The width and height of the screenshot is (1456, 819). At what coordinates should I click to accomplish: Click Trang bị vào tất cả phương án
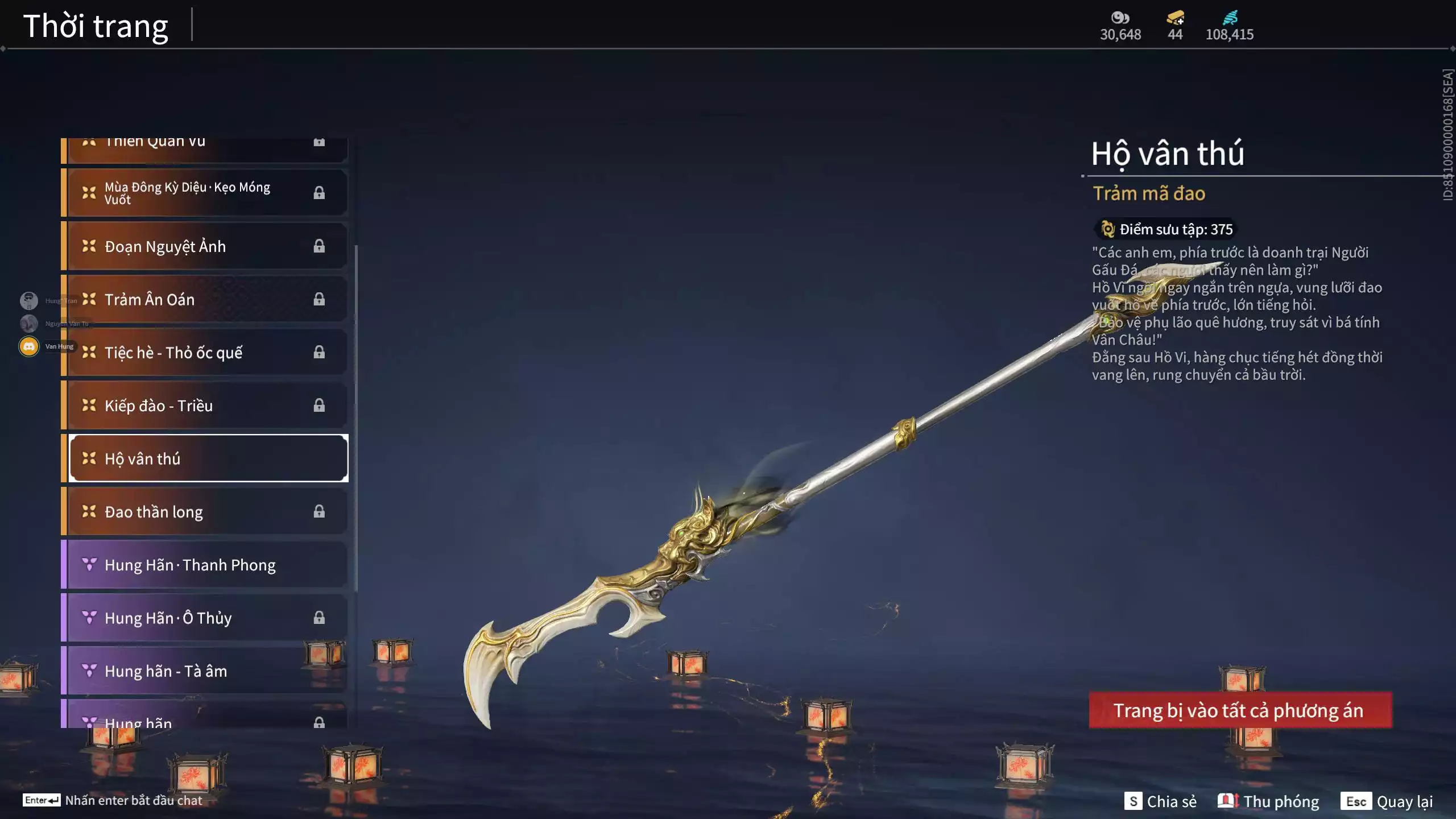point(1240,710)
